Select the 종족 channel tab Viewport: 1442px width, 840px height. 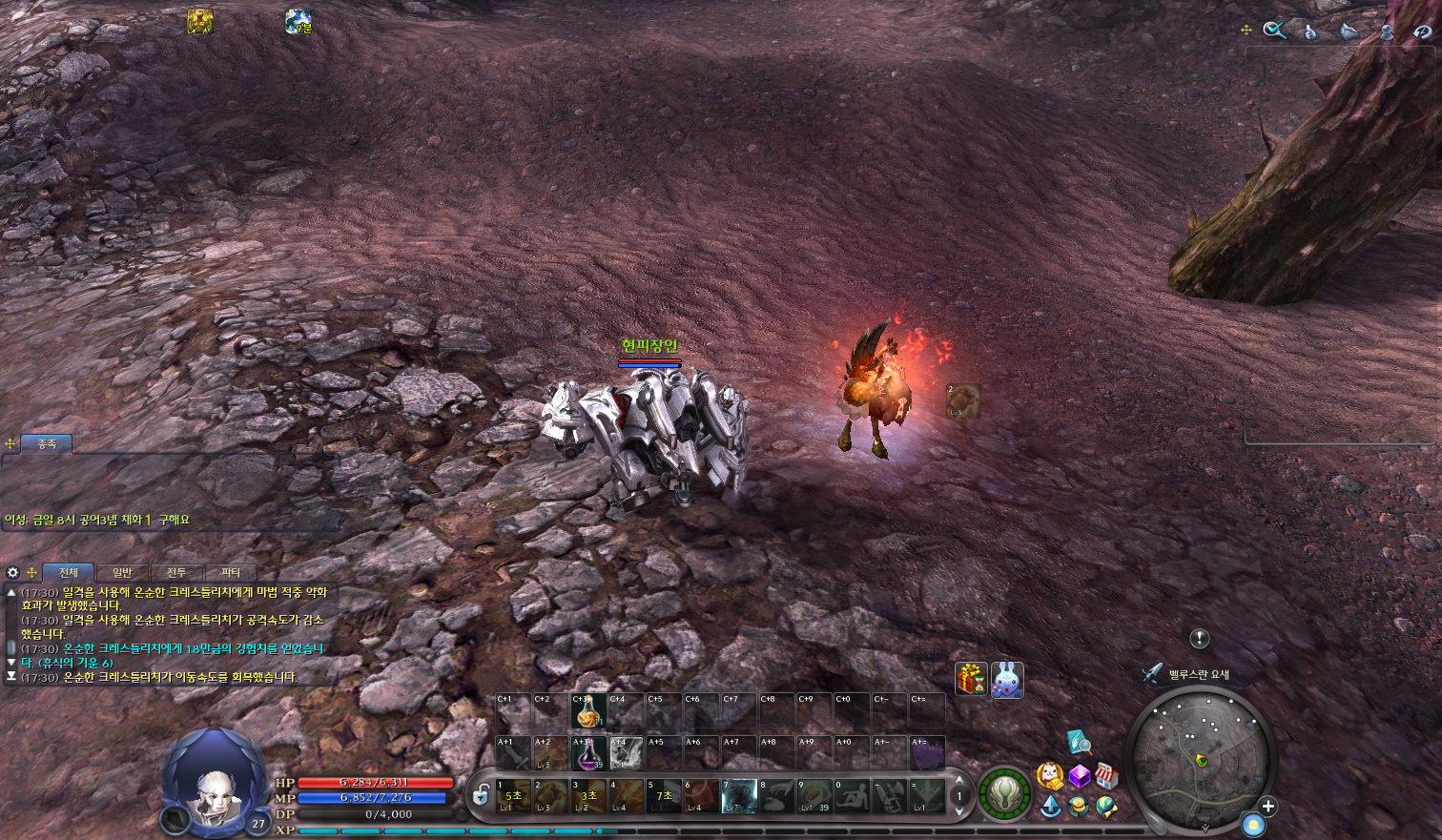point(47,444)
